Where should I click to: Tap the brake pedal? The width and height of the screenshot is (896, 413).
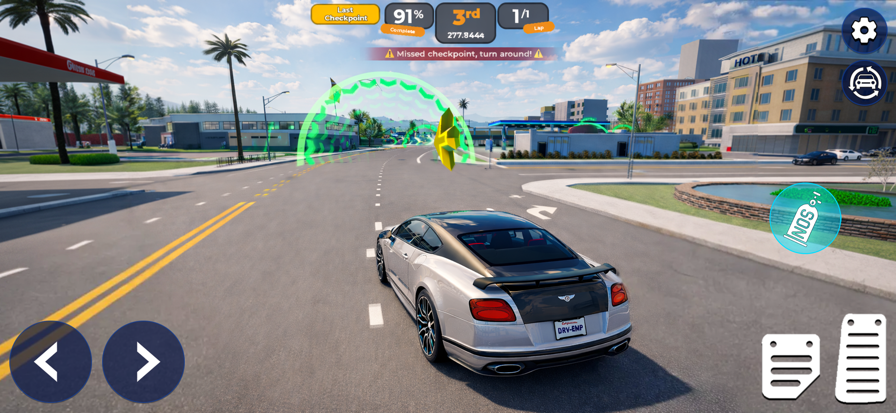point(790,366)
